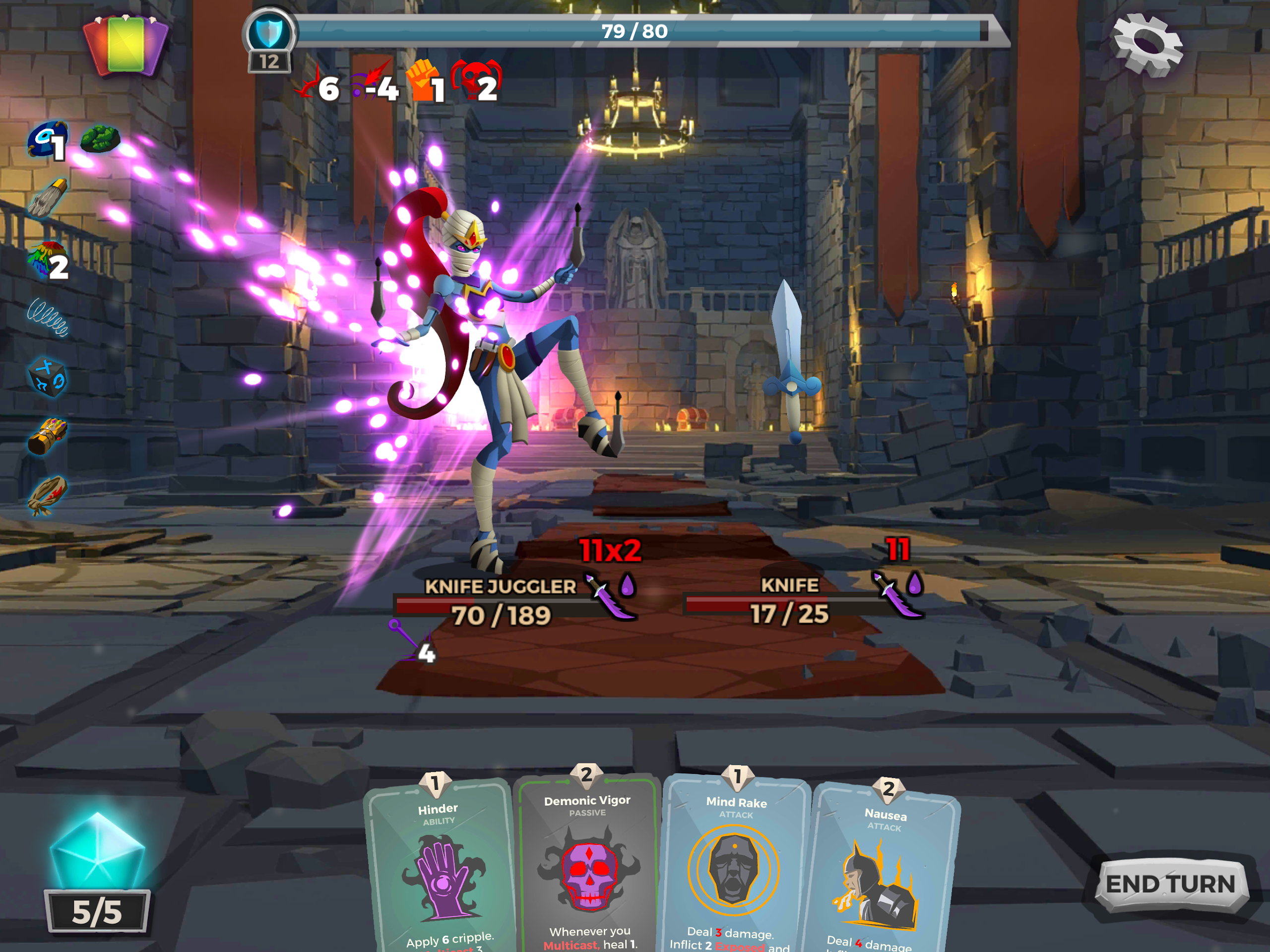The image size is (1270, 952).
Task: Inspect the golden gauntlet relic
Action: pos(48,436)
